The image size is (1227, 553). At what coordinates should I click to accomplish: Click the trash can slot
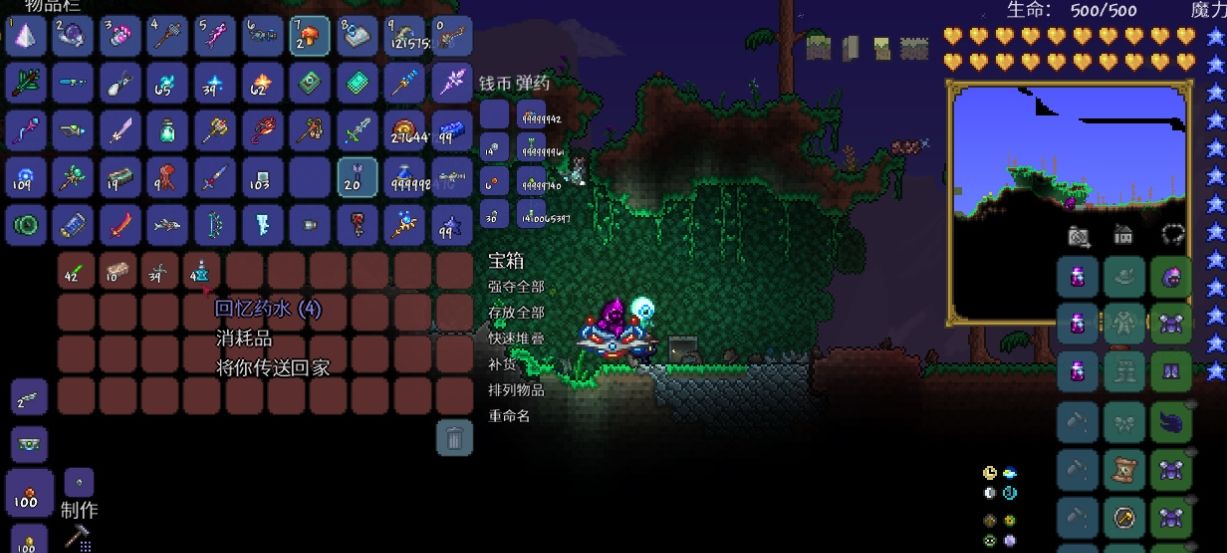coord(454,438)
